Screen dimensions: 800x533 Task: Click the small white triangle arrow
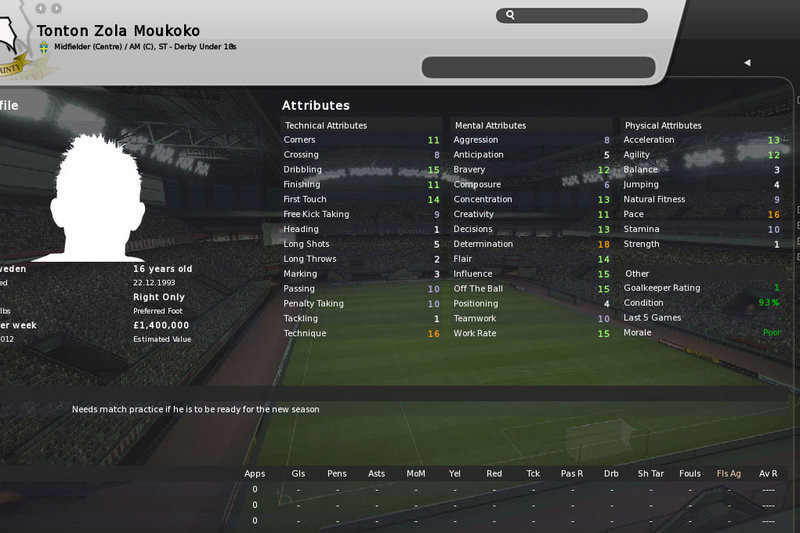[x=747, y=63]
